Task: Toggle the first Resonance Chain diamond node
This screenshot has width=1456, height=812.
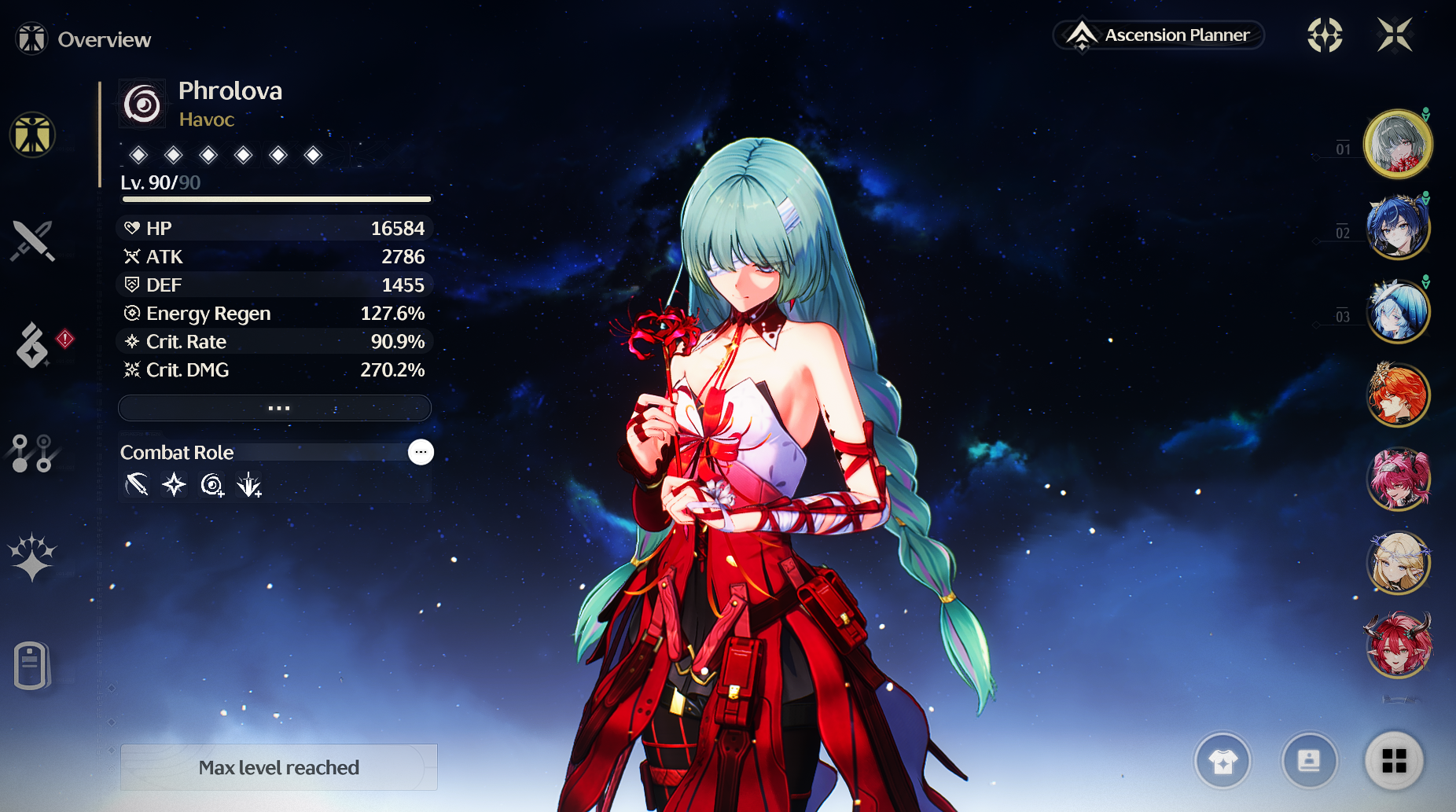Action: click(x=138, y=155)
